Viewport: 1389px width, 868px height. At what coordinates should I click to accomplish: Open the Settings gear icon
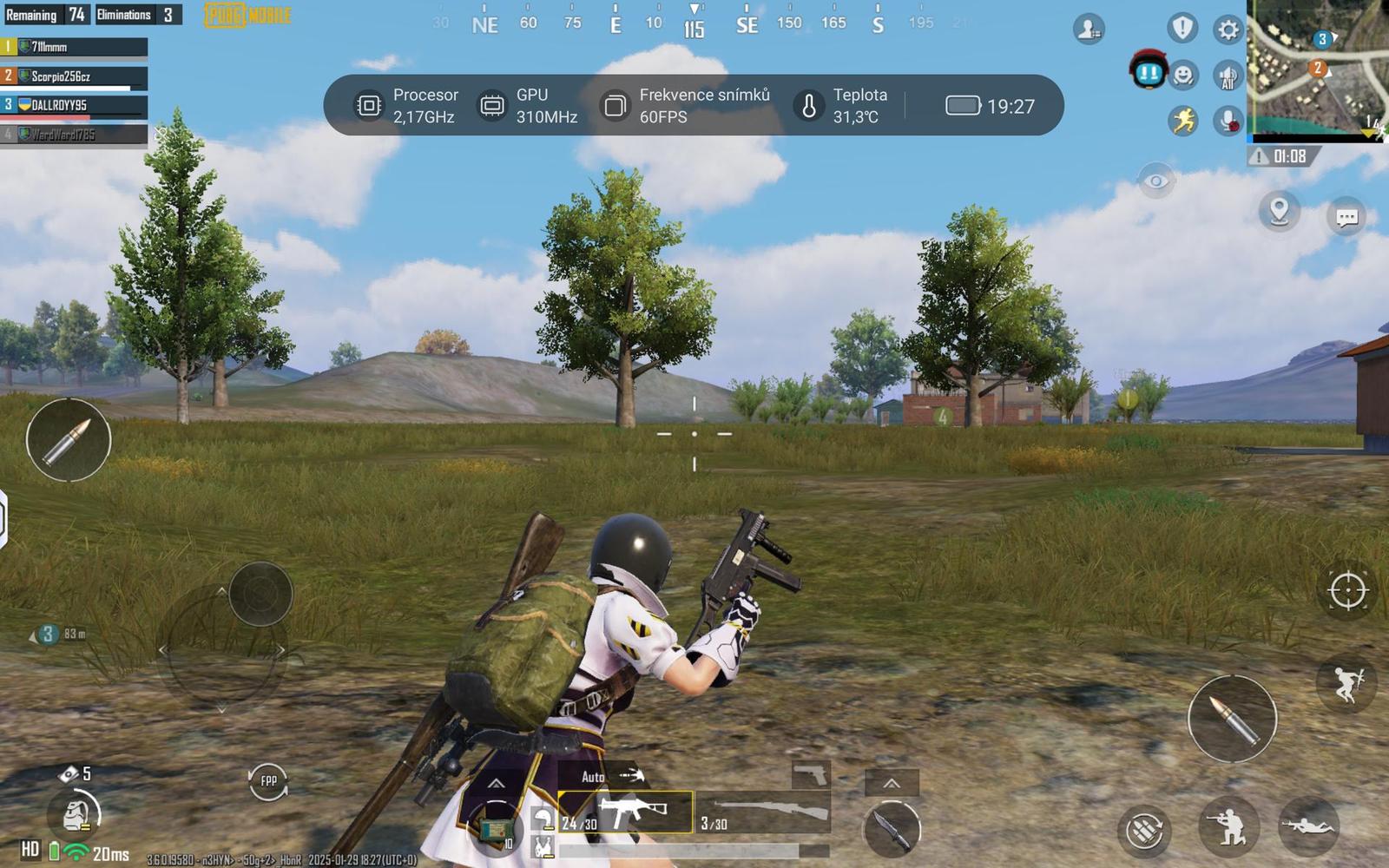click(1228, 29)
